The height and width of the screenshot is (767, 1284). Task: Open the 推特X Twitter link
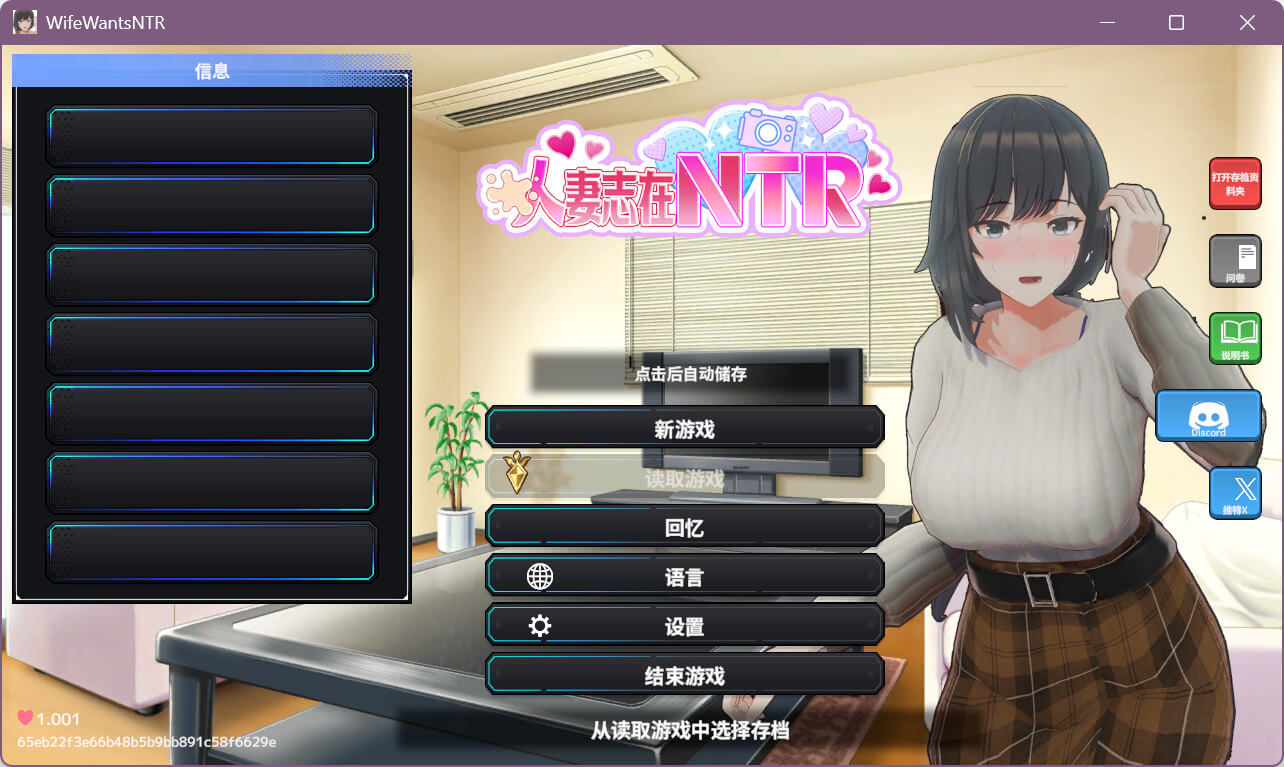pos(1235,493)
